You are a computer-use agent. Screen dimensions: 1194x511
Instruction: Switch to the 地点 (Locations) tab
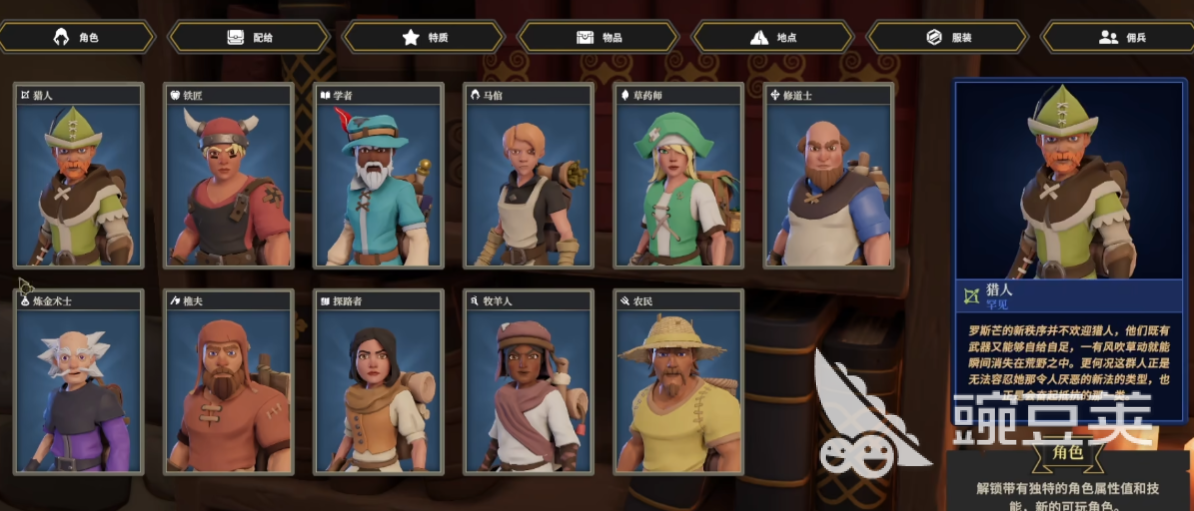coord(773,37)
